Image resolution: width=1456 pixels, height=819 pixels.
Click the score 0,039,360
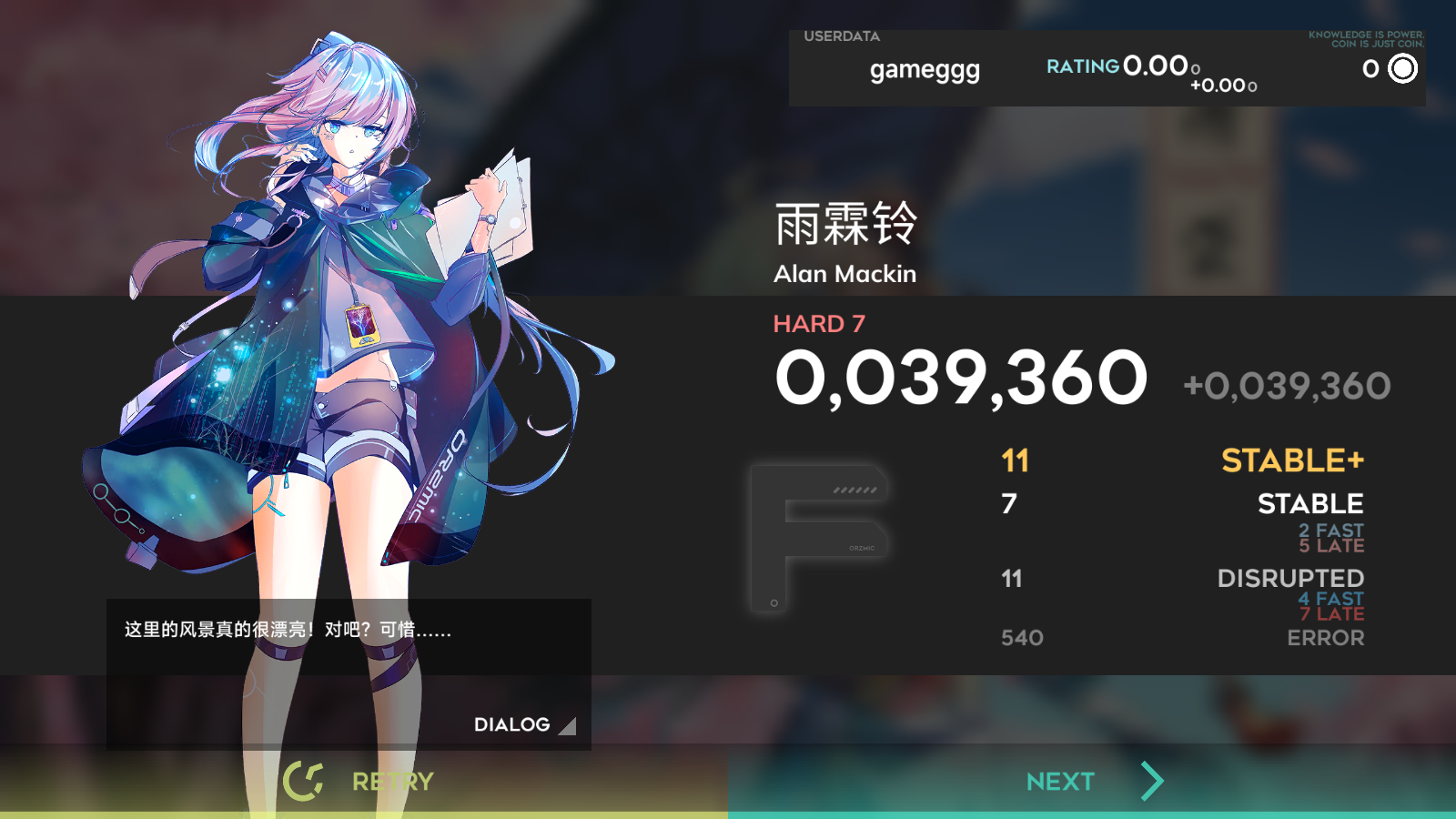coord(958,379)
